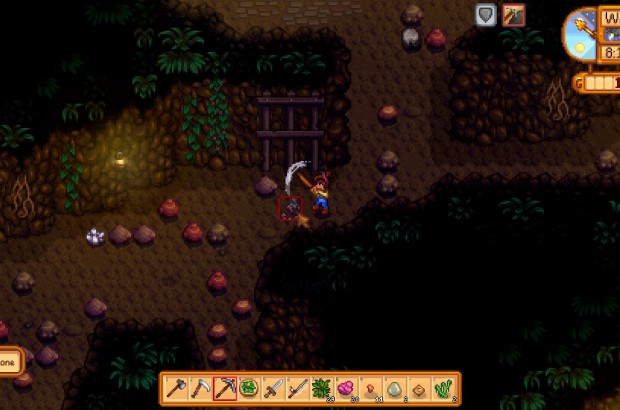Choose the highlighted pickaxe slot

click(x=225, y=387)
